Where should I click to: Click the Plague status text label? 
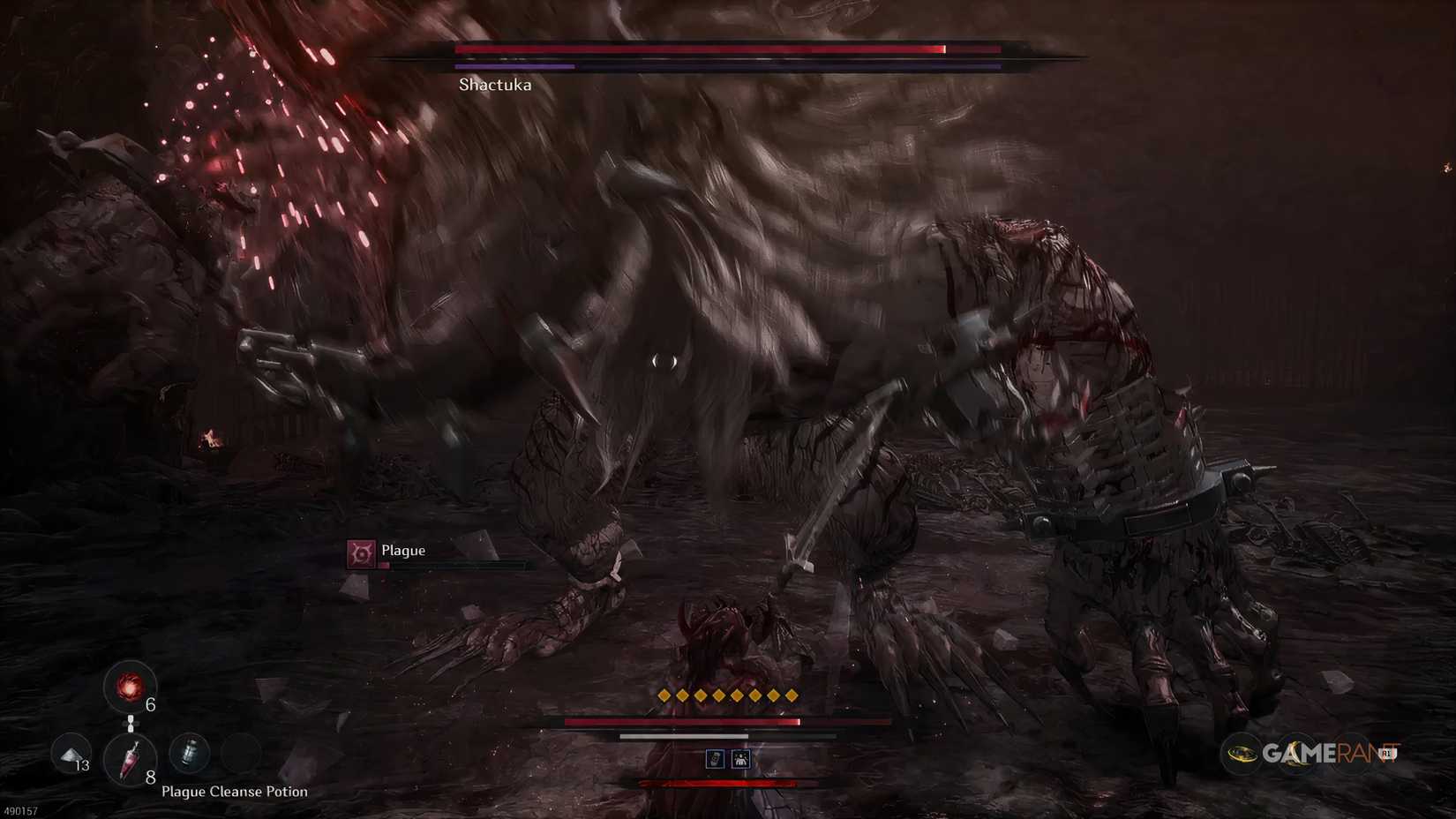coord(402,549)
